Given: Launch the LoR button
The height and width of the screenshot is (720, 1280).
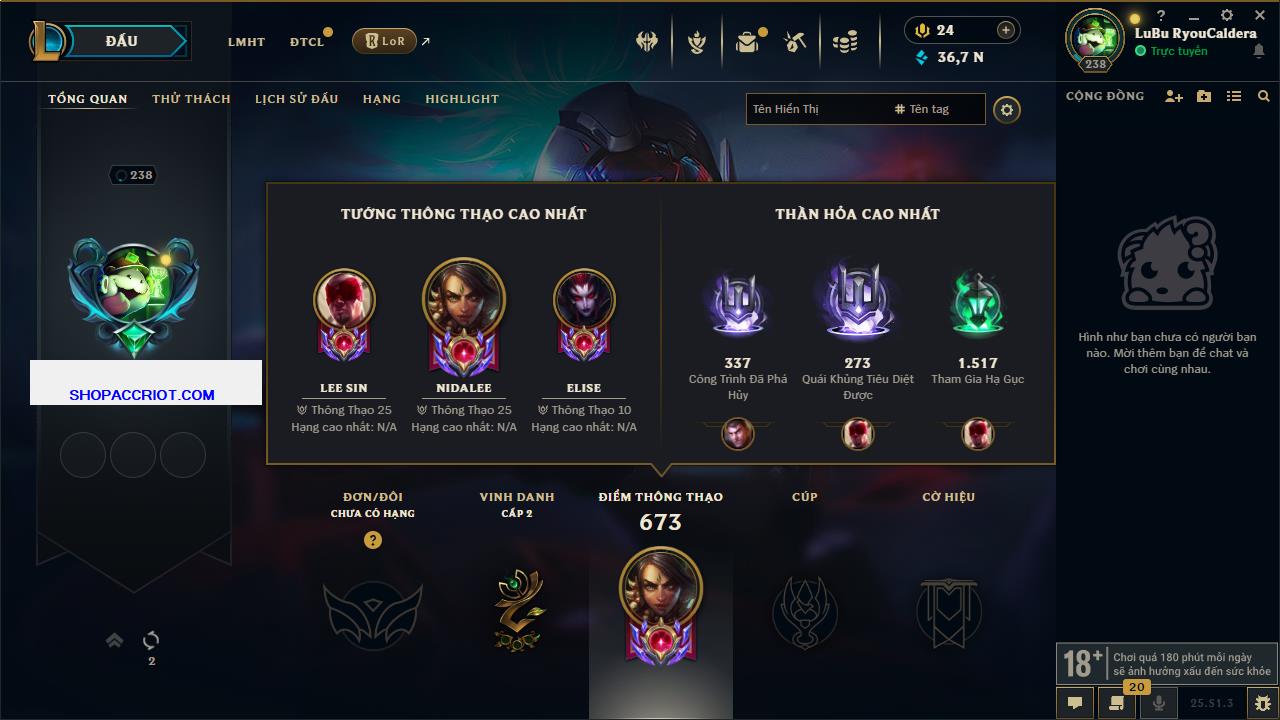Looking at the screenshot, I should pos(385,41).
